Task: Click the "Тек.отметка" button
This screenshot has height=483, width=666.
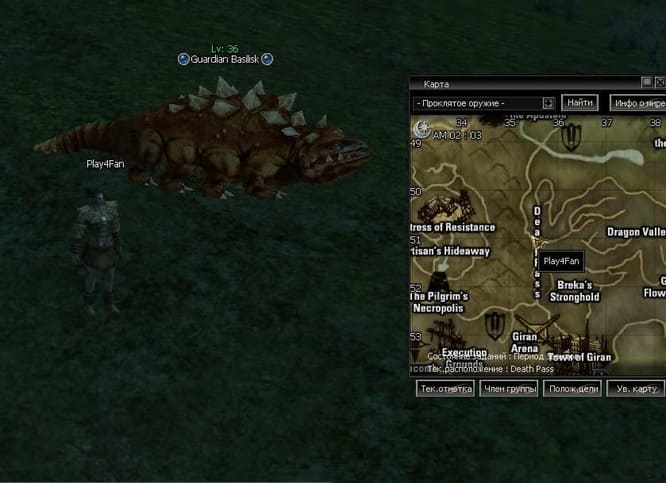Action: tap(445, 388)
